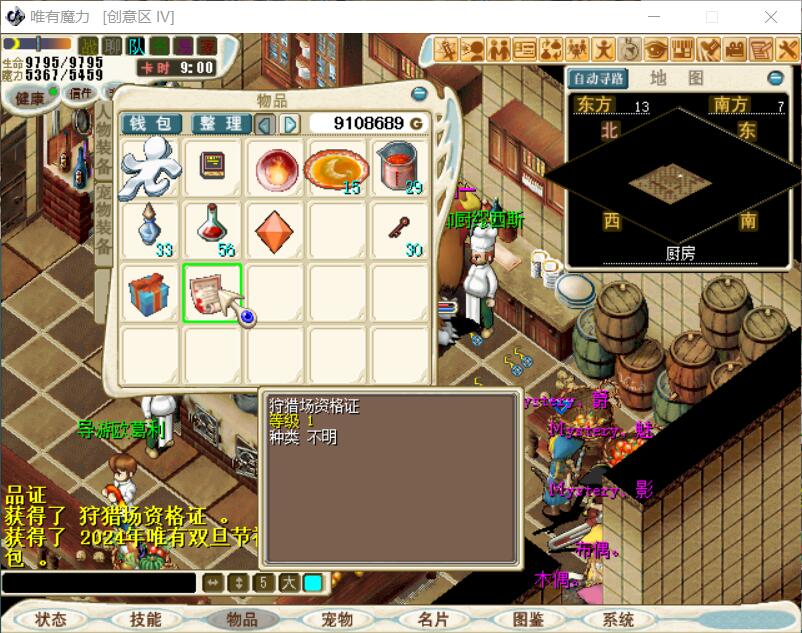Minimize the 物品 inventory panel
This screenshot has height=633, width=802.
(x=419, y=94)
